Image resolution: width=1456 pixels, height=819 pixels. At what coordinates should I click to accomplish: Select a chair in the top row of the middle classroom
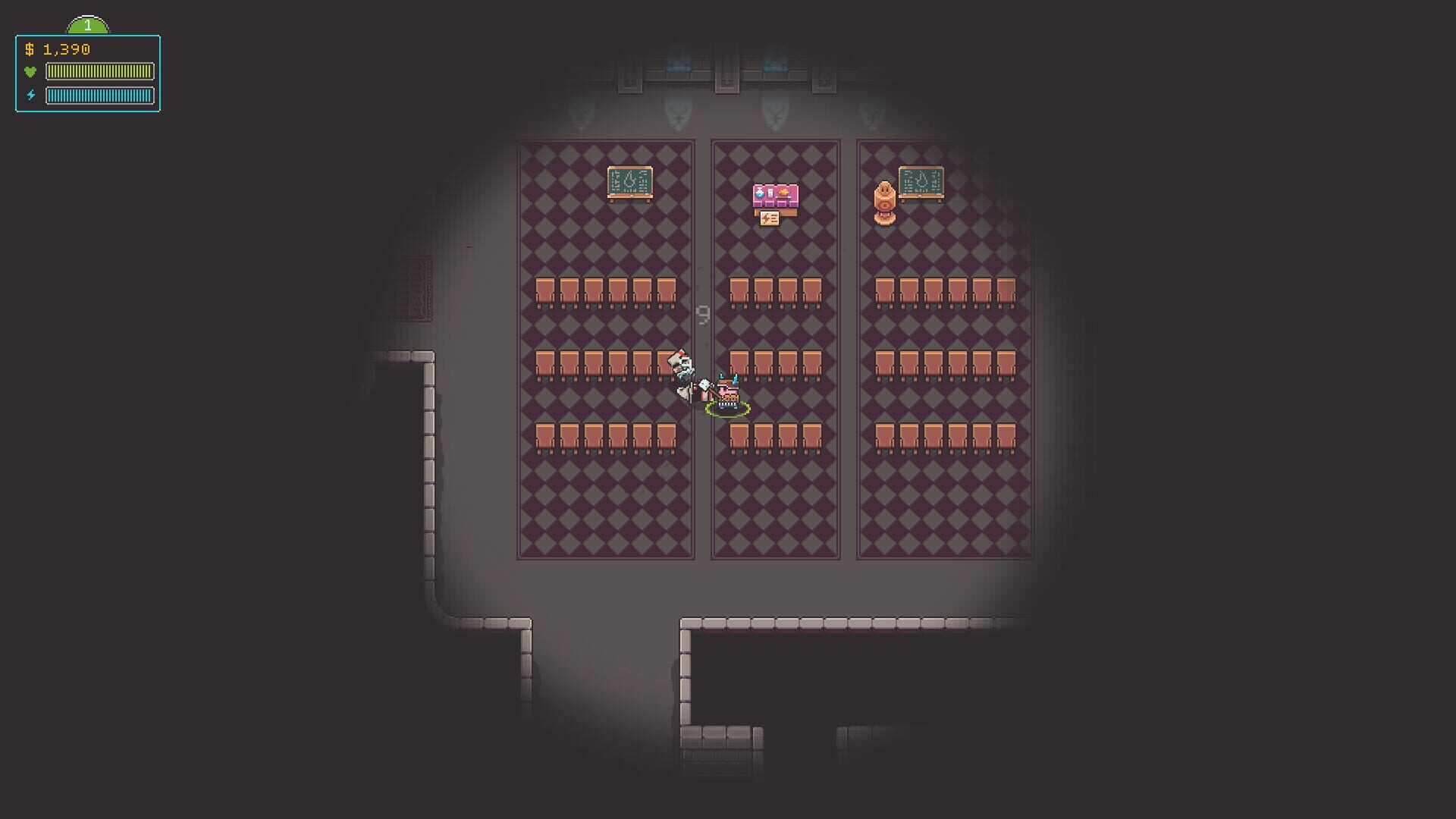762,290
